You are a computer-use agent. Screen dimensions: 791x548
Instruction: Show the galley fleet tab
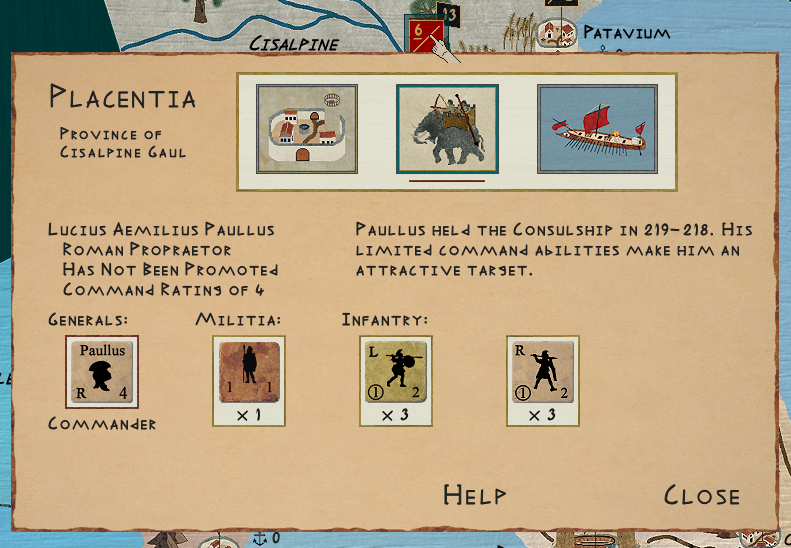[x=597, y=130]
